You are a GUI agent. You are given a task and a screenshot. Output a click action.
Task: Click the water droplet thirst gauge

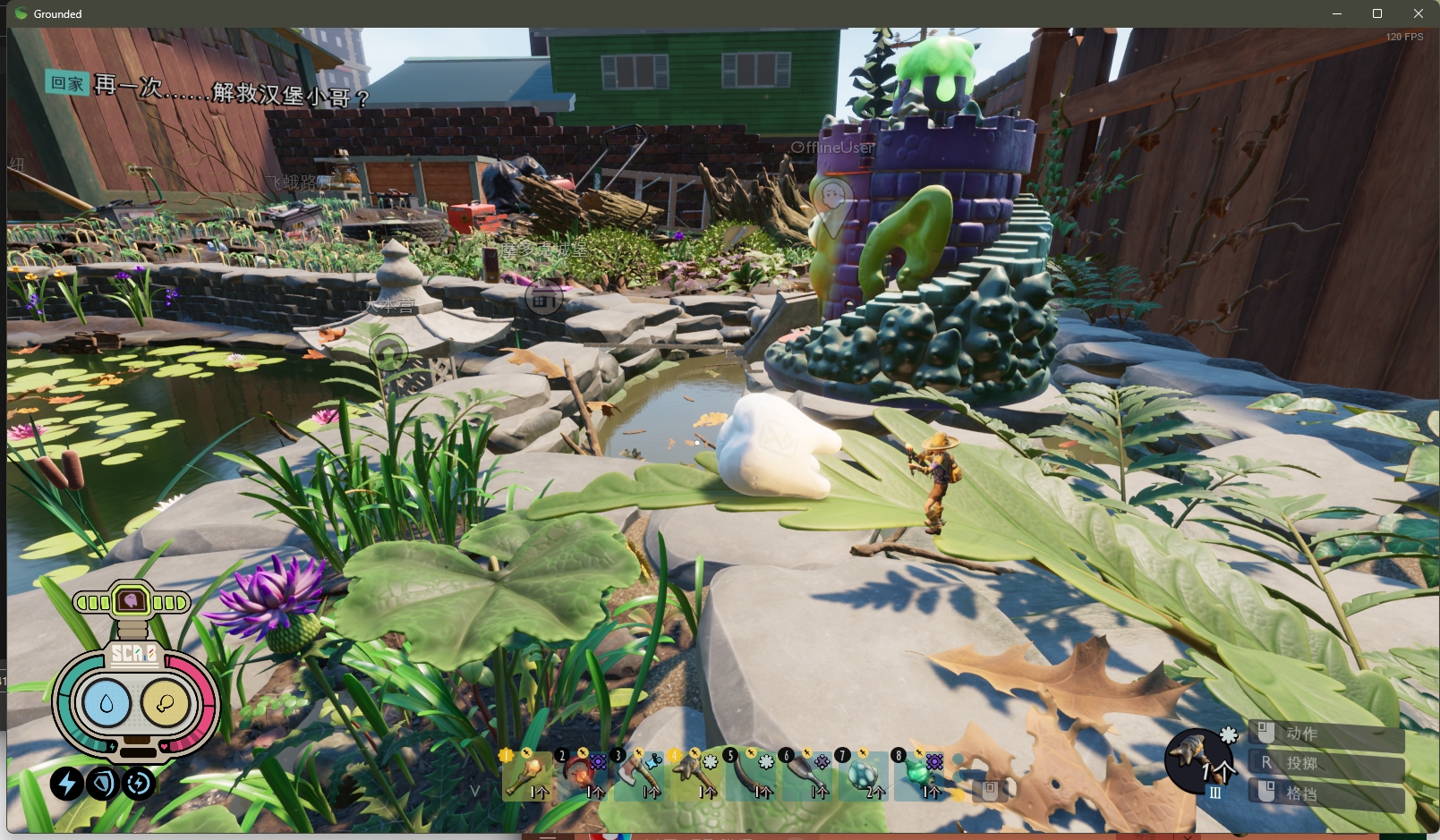click(107, 703)
